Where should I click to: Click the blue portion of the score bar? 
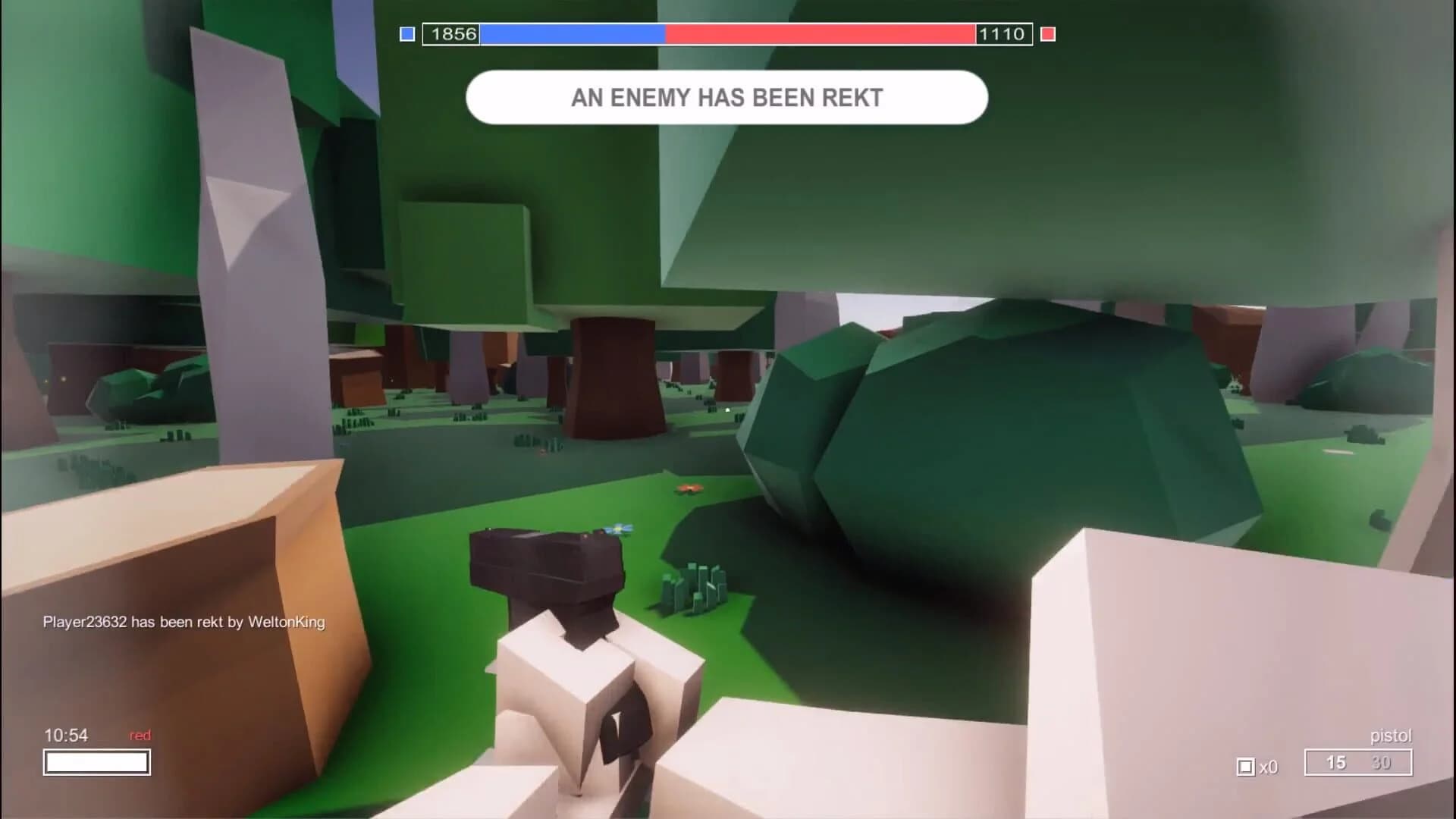[x=573, y=33]
